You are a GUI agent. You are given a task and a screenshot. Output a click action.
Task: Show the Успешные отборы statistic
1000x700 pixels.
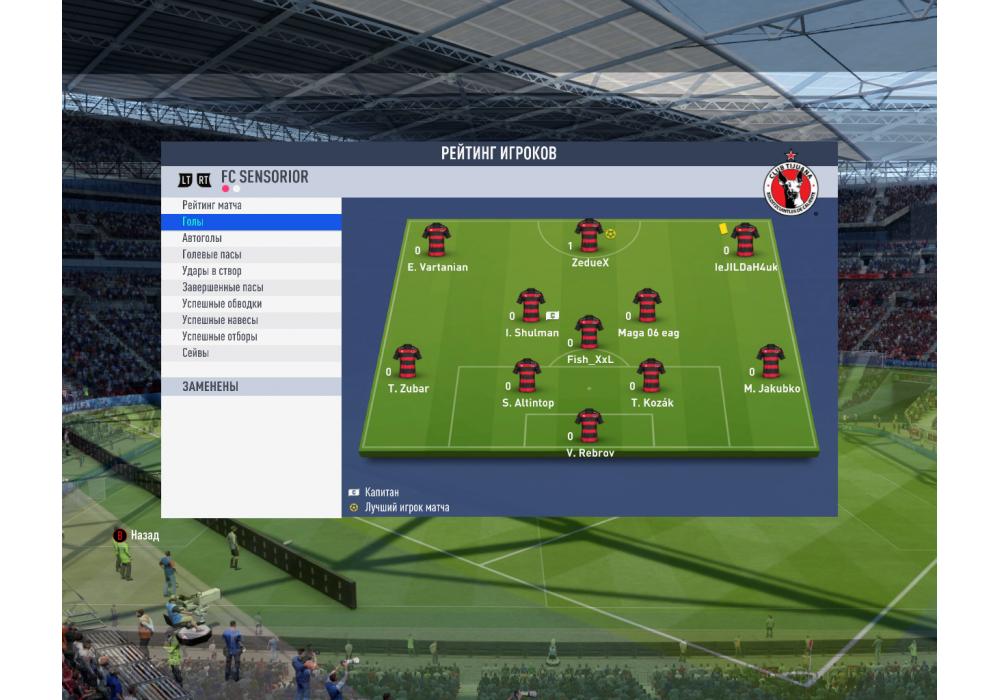point(220,337)
